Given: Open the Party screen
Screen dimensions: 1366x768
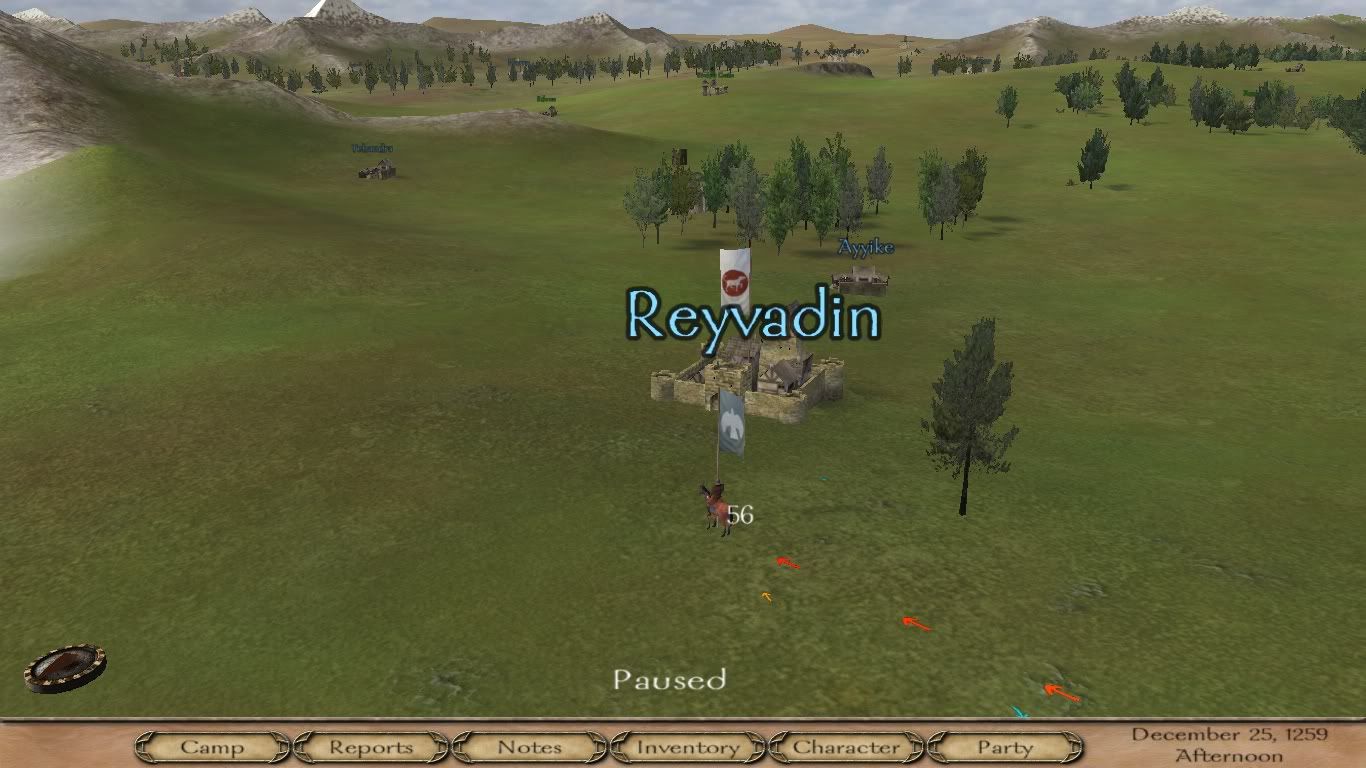Looking at the screenshot, I should pyautogui.click(x=1005, y=747).
